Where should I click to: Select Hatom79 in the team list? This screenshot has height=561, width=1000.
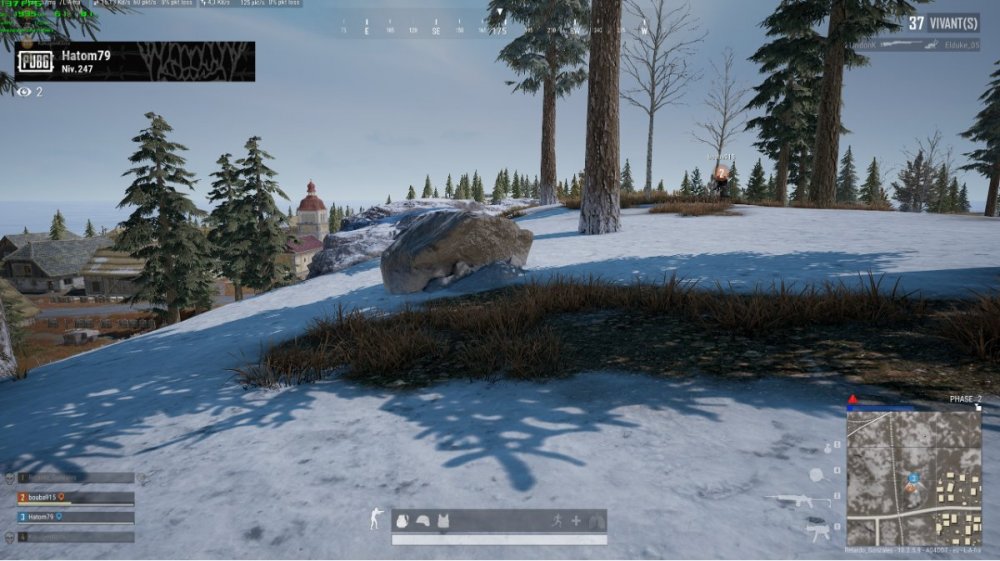(x=76, y=517)
